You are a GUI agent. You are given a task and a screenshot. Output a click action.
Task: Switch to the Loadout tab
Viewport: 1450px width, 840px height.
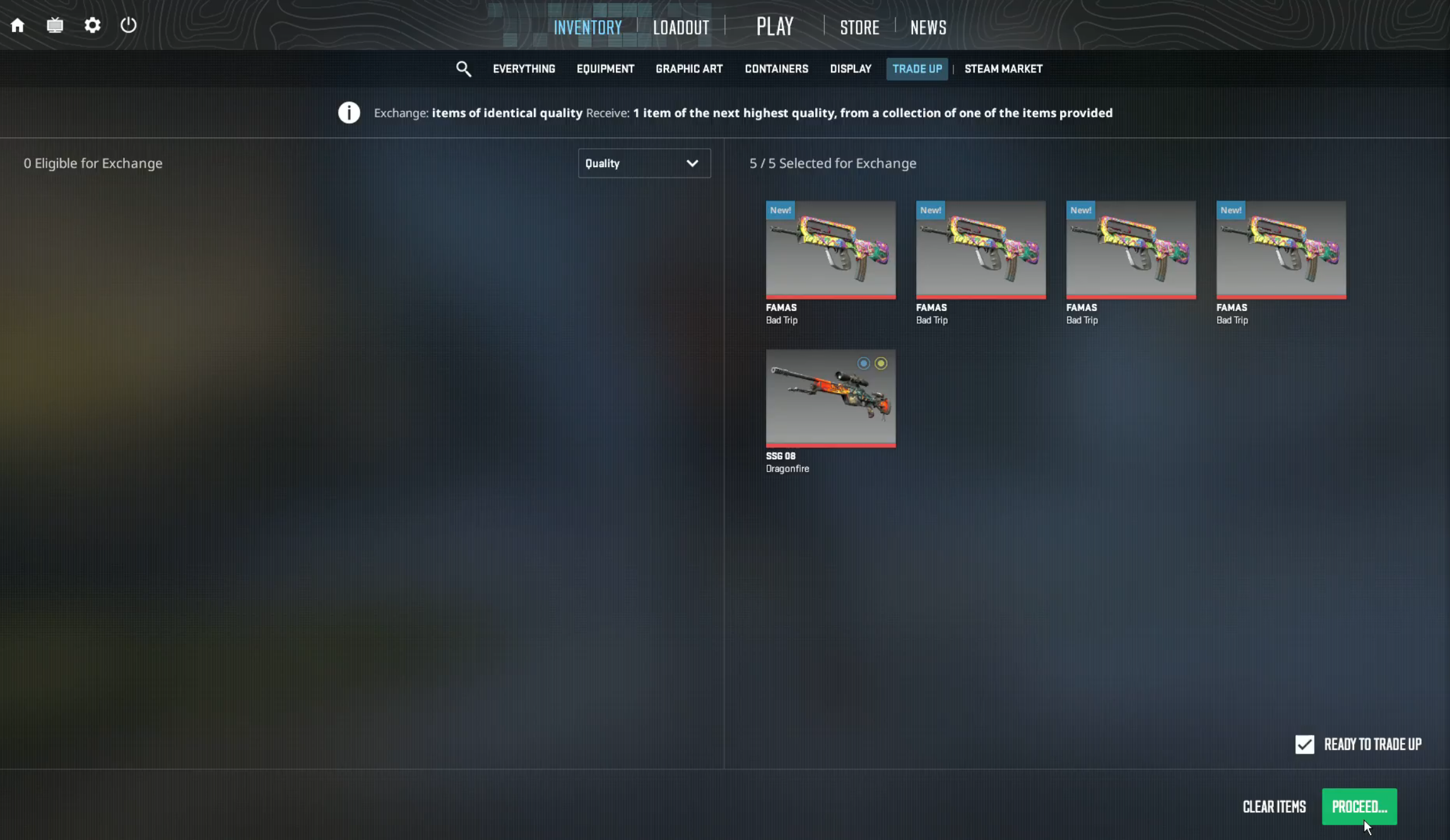point(680,26)
